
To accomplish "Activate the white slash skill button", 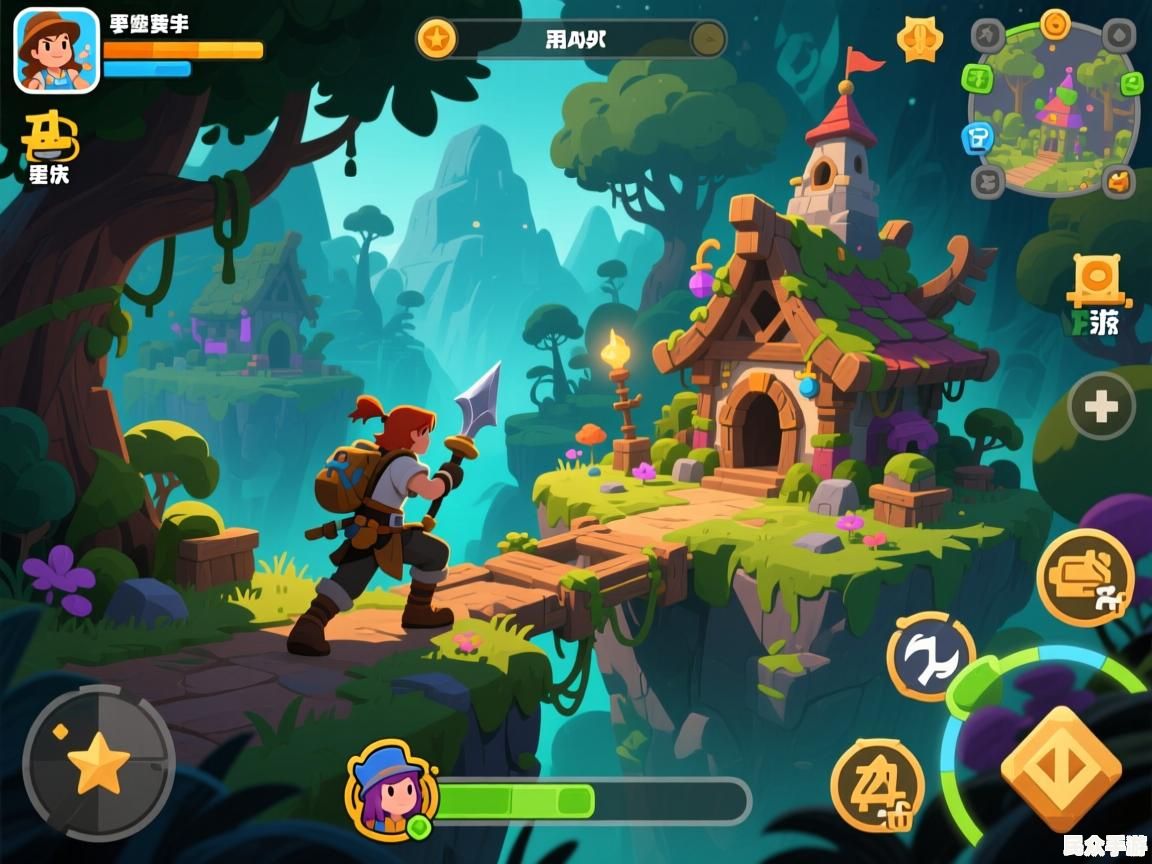I will pyautogui.click(x=930, y=657).
